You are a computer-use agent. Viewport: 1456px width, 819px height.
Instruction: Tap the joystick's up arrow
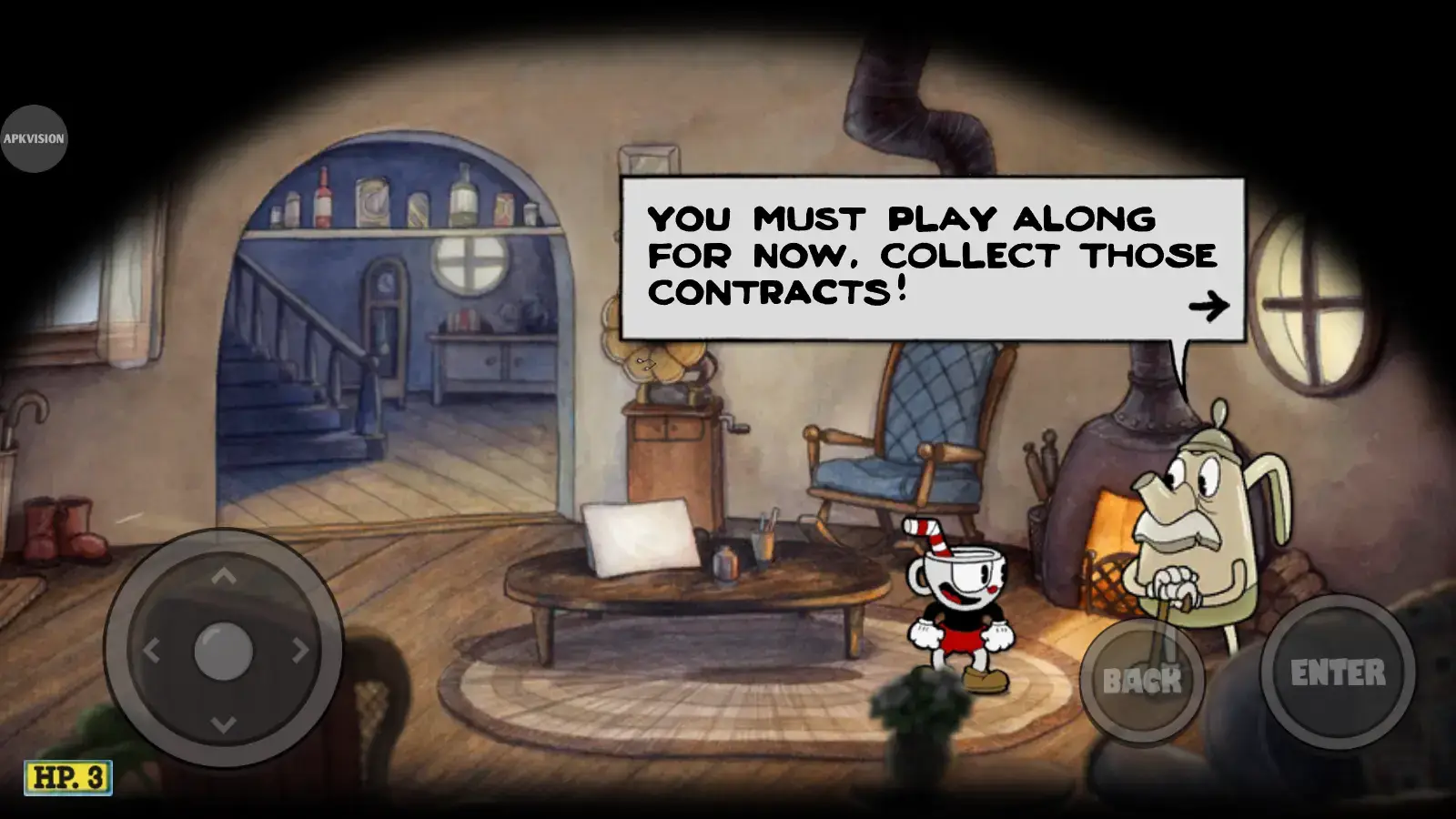click(x=224, y=576)
